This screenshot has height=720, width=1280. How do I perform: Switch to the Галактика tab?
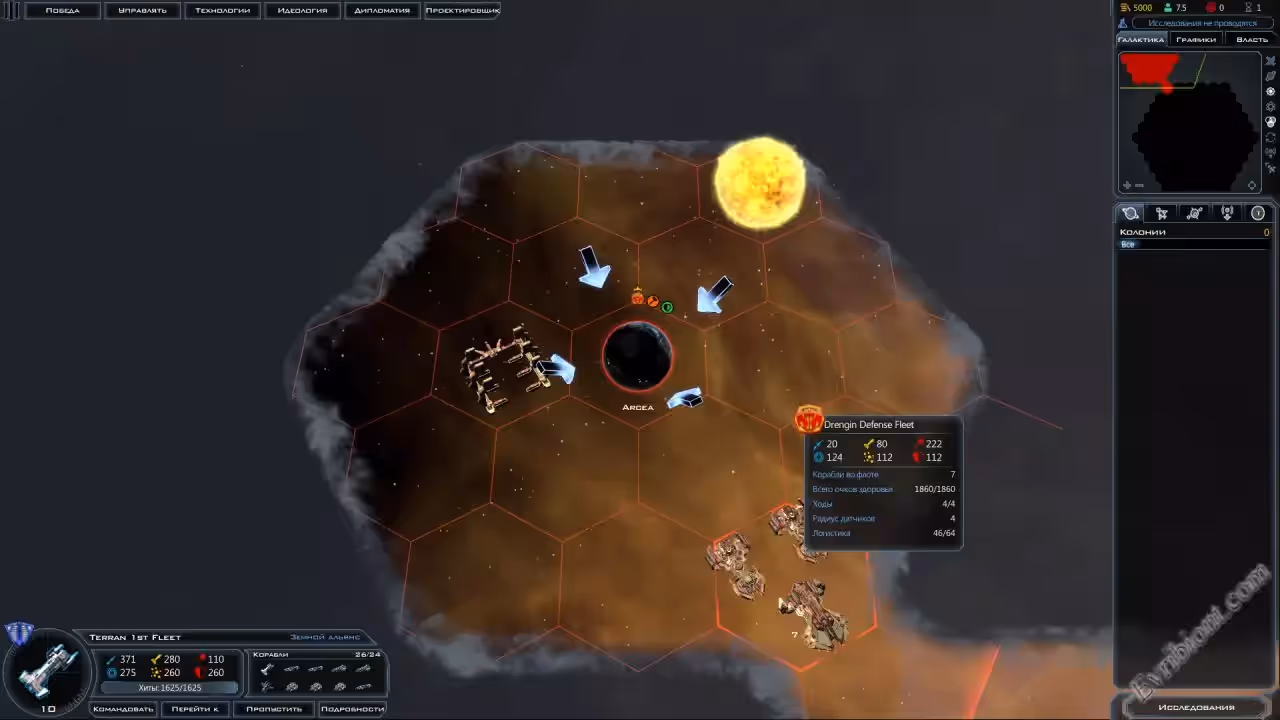(1140, 40)
